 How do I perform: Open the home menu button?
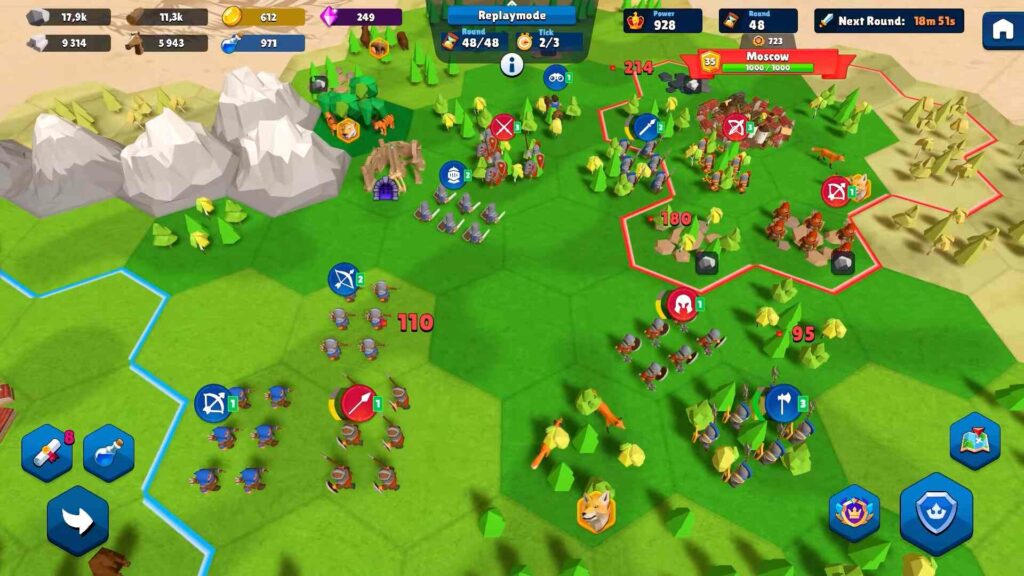click(1002, 31)
